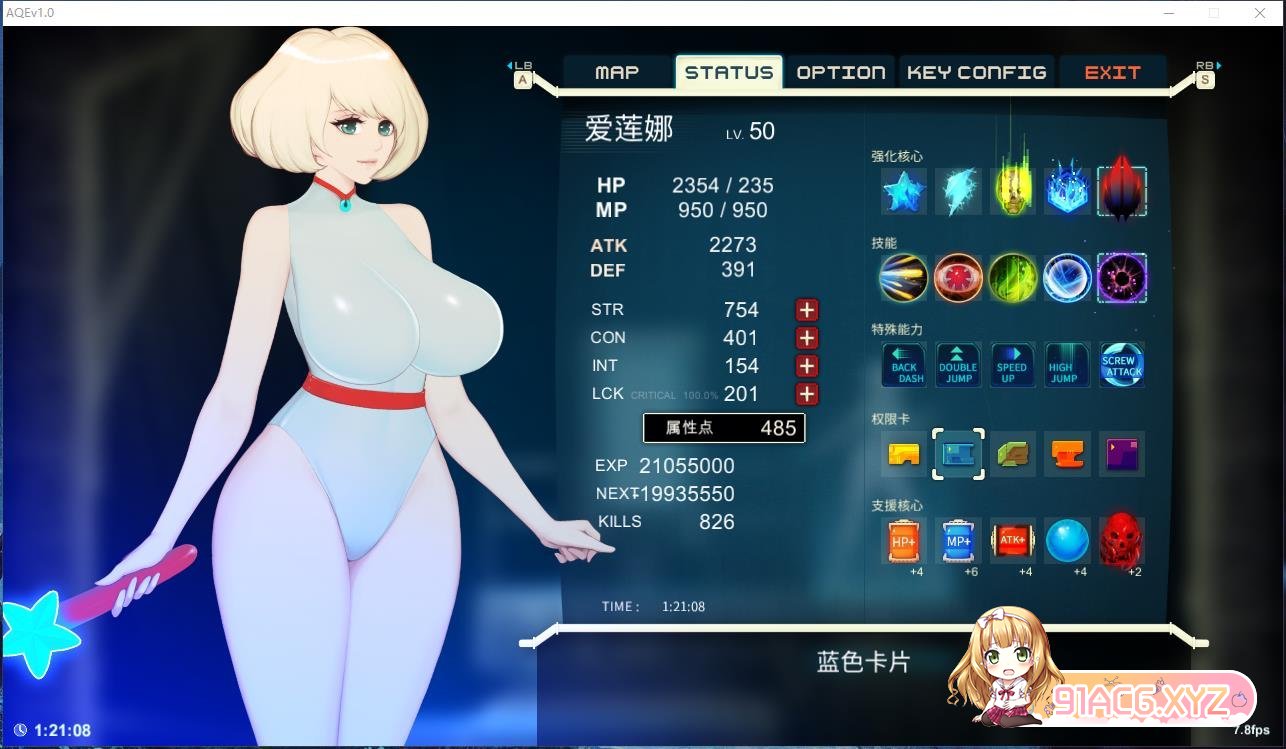Screen dimensions: 1286x749
Task: Open the OPTION tab
Action: (x=841, y=72)
